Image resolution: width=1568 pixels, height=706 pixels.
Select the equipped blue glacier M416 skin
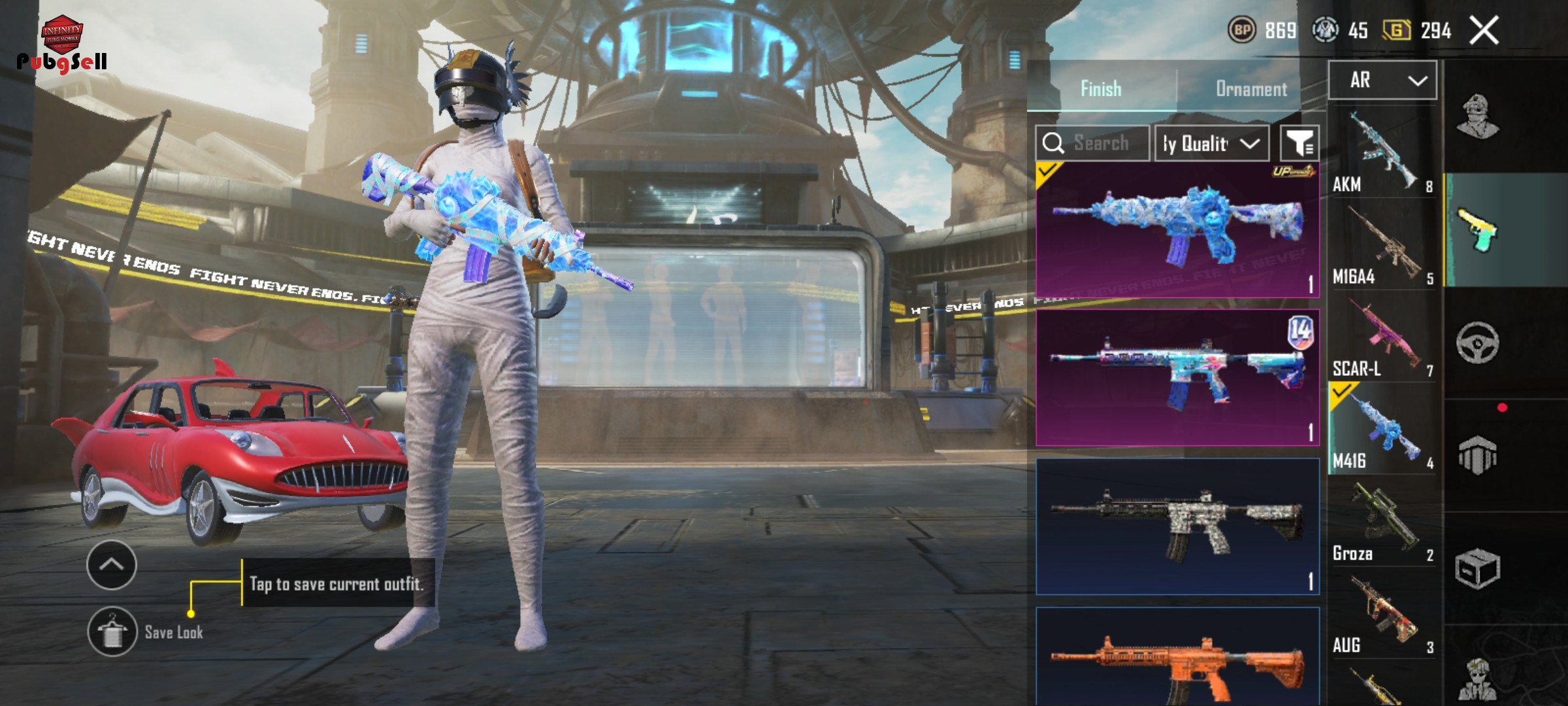(1177, 230)
